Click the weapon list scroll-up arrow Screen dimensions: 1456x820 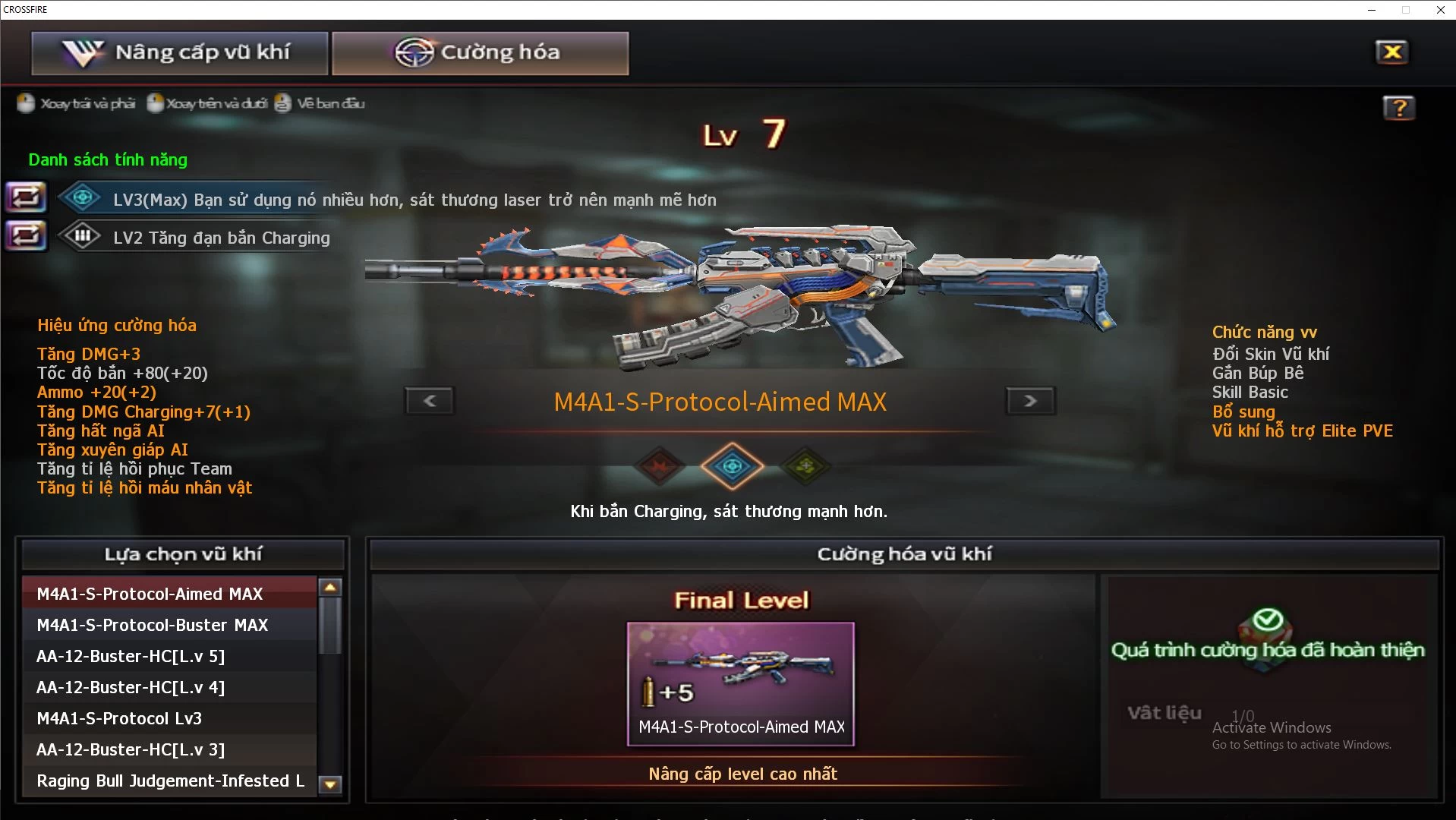click(330, 587)
